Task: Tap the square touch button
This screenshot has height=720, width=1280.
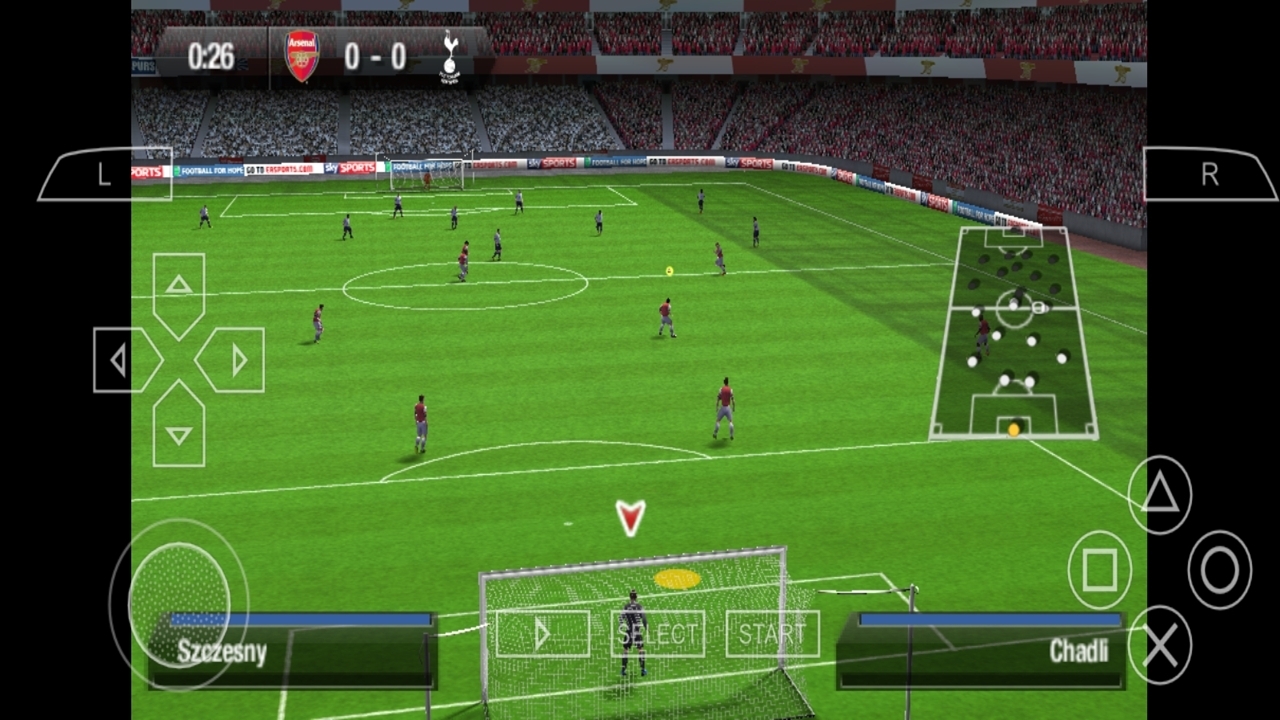Action: click(x=1099, y=570)
